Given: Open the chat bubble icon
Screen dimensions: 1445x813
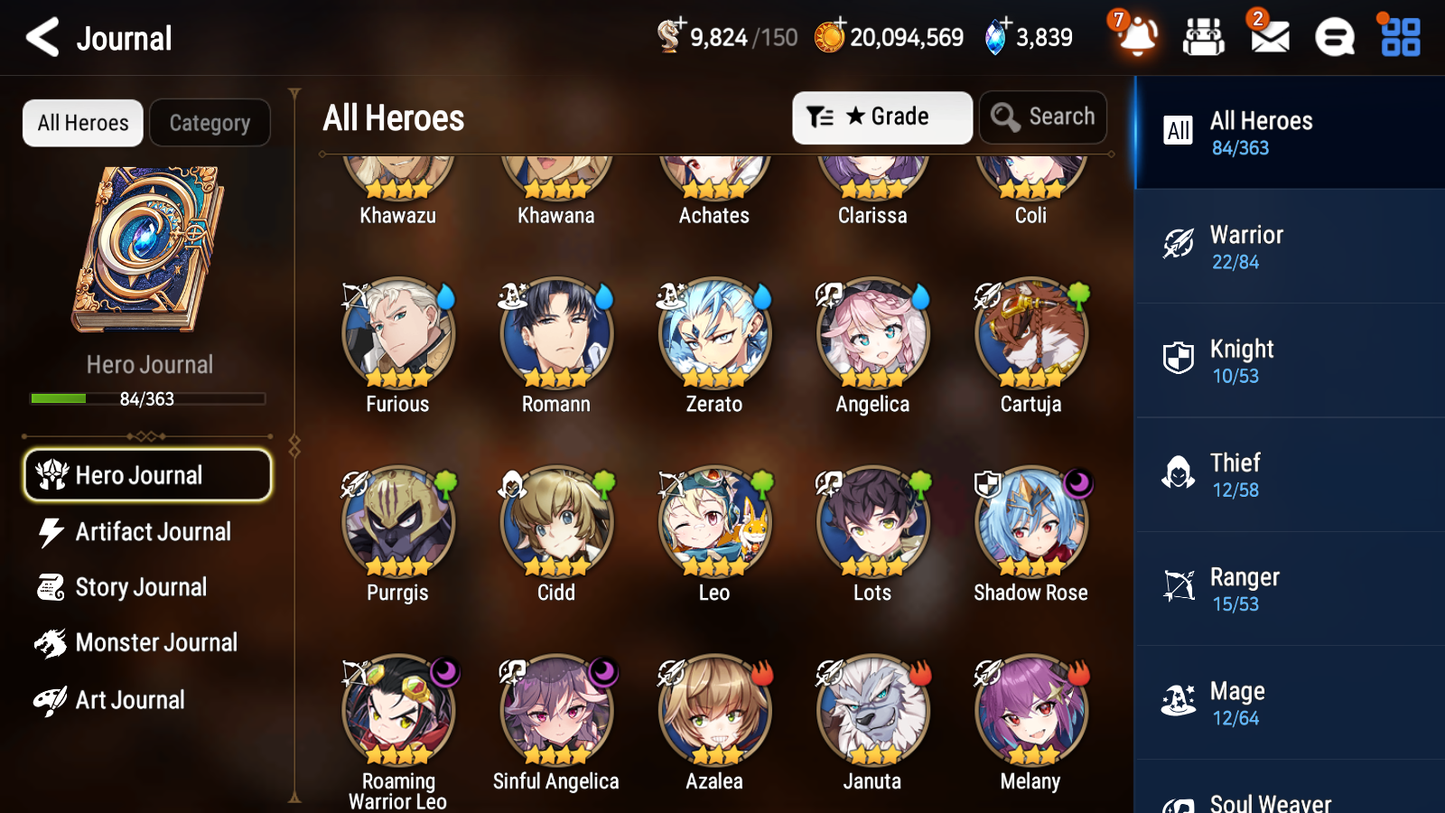Looking at the screenshot, I should coord(1334,36).
